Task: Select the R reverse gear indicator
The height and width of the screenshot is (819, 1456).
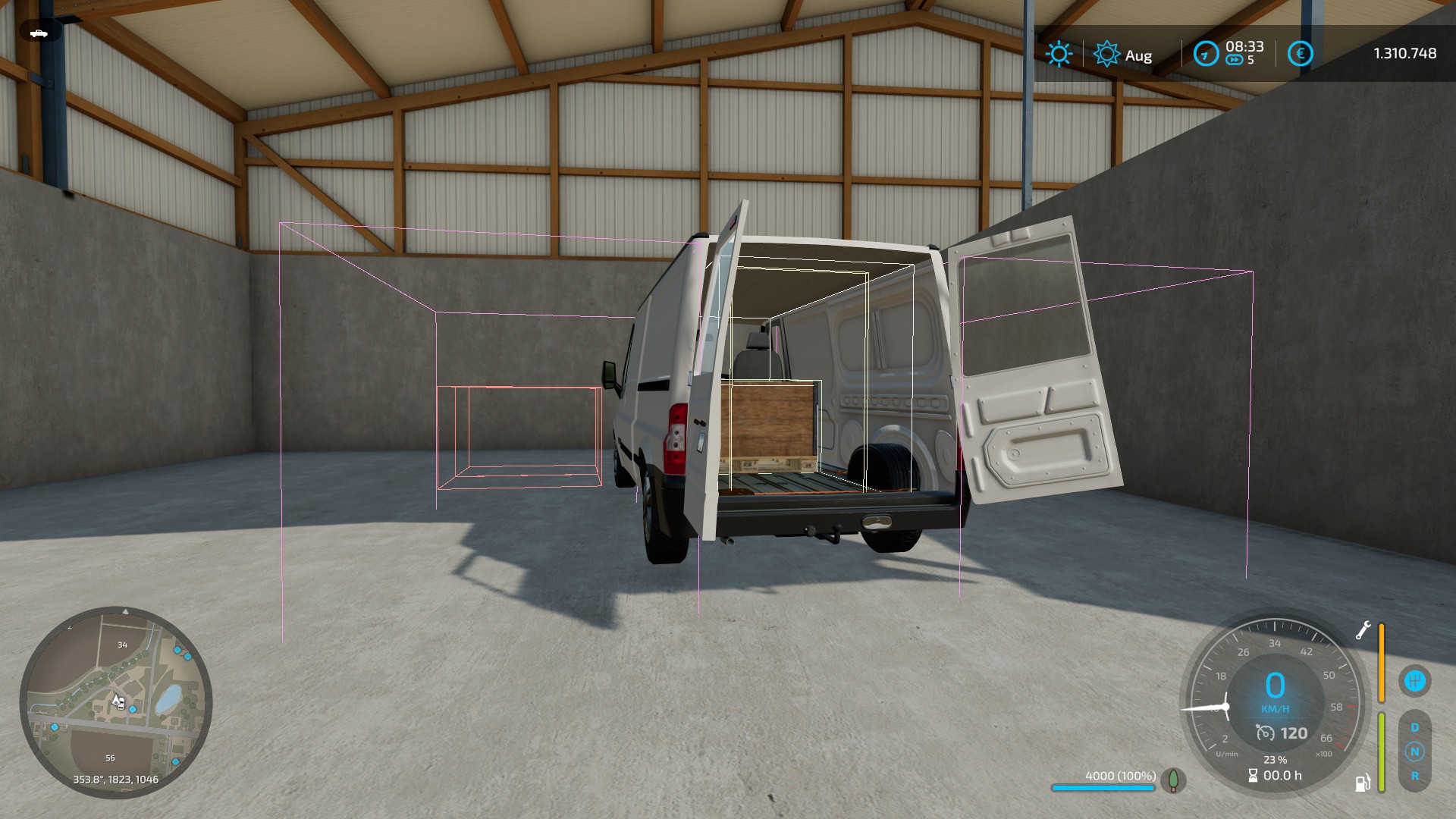Action: (1414, 777)
